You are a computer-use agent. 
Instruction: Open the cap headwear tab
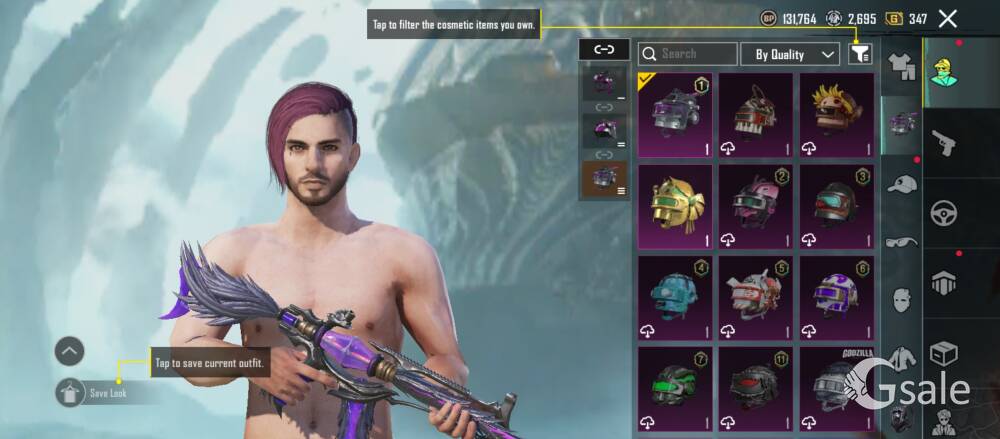pos(902,184)
